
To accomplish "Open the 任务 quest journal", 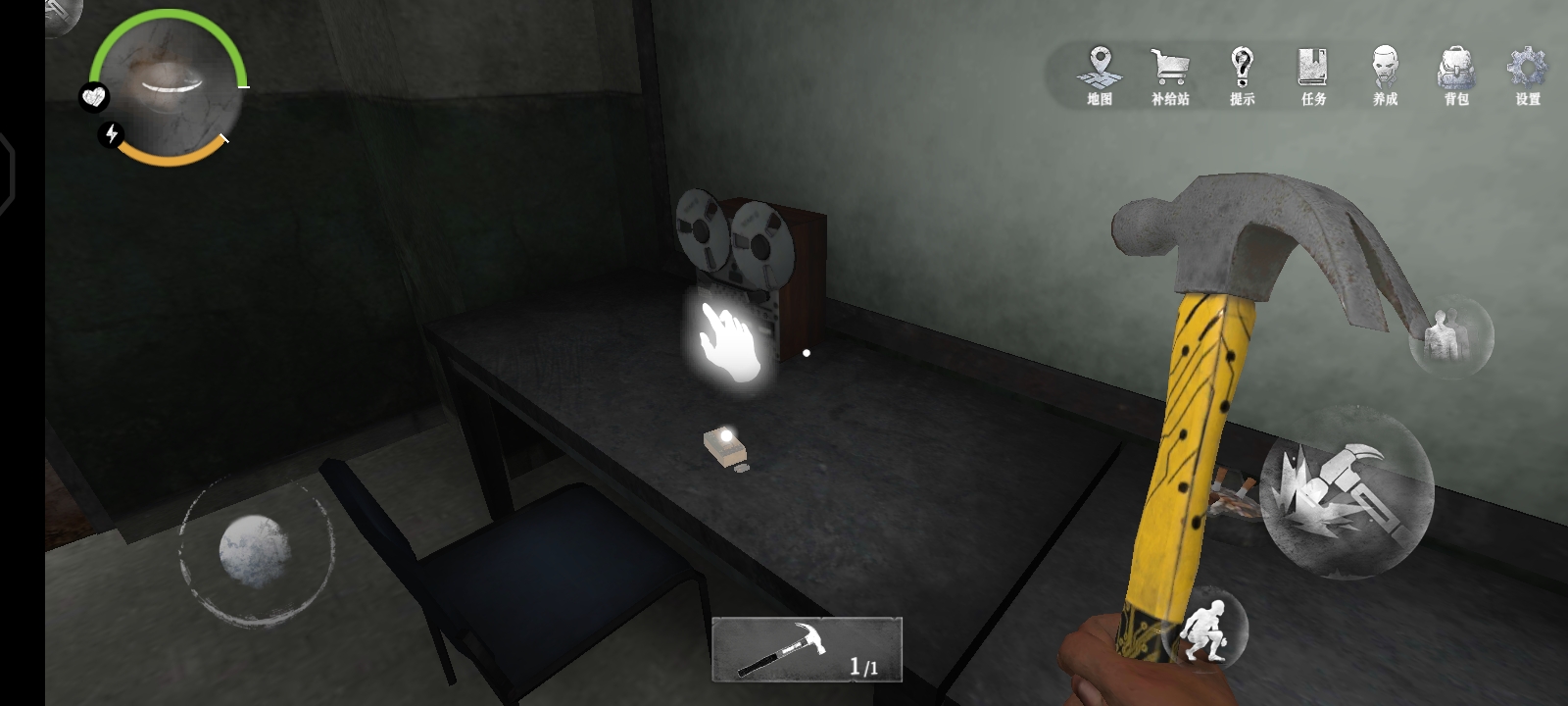I will [1313, 76].
